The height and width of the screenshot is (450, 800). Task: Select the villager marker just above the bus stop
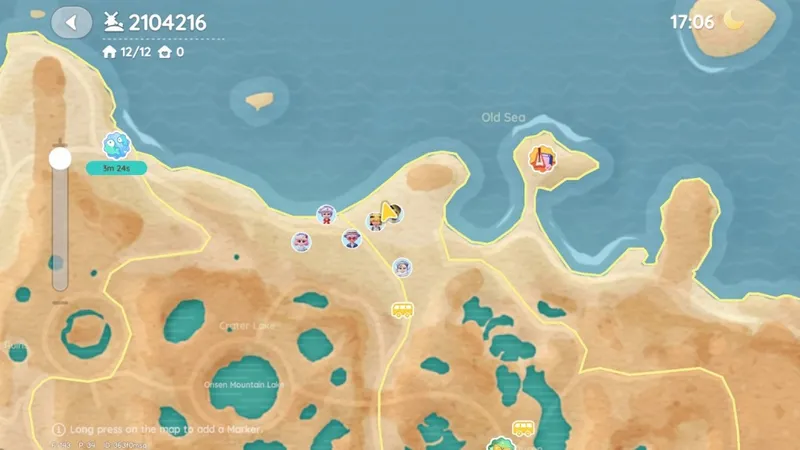click(402, 267)
